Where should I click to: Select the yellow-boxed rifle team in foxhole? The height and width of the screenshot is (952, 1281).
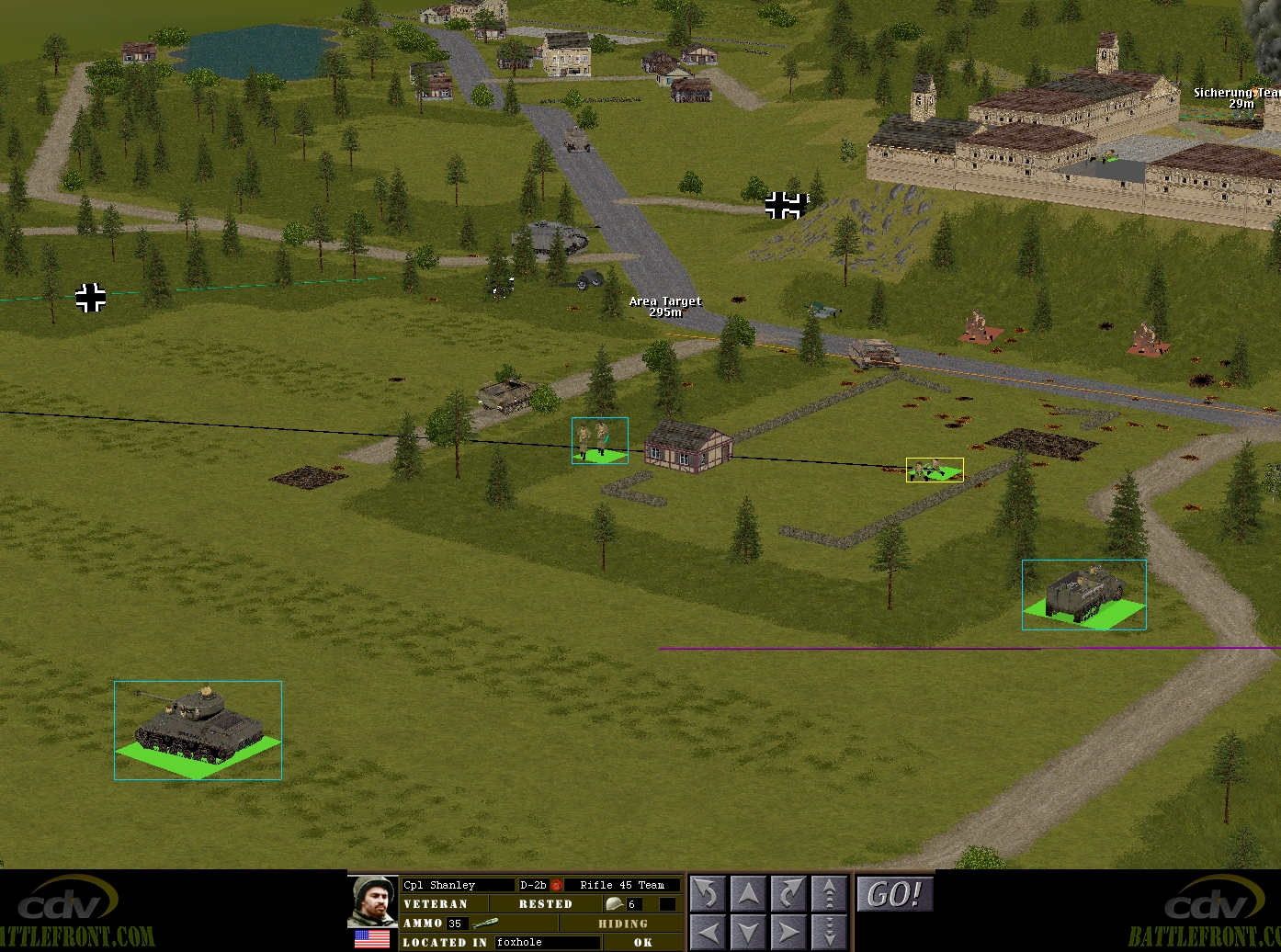(x=934, y=470)
